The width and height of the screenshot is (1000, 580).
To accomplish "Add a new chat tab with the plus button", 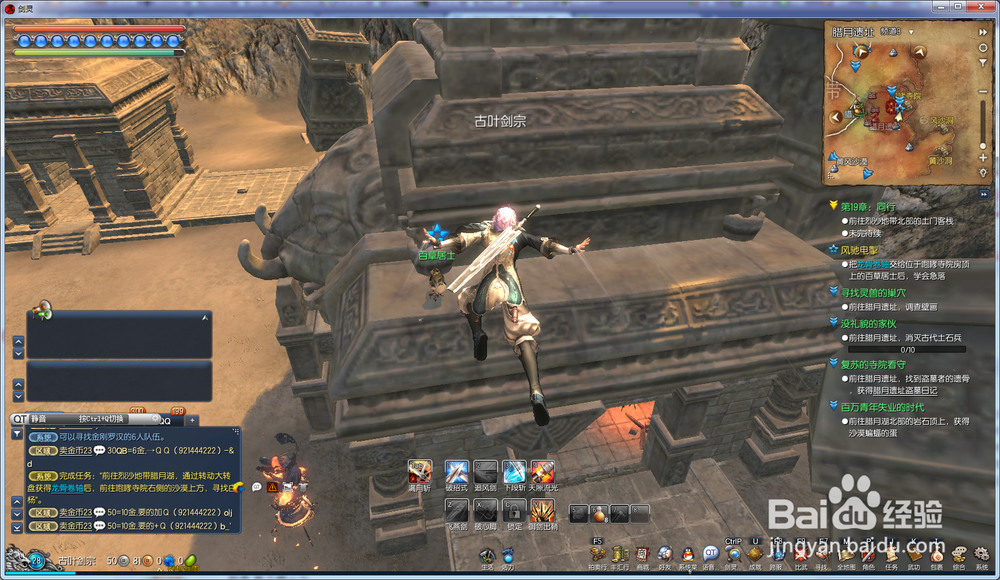I will click(193, 420).
